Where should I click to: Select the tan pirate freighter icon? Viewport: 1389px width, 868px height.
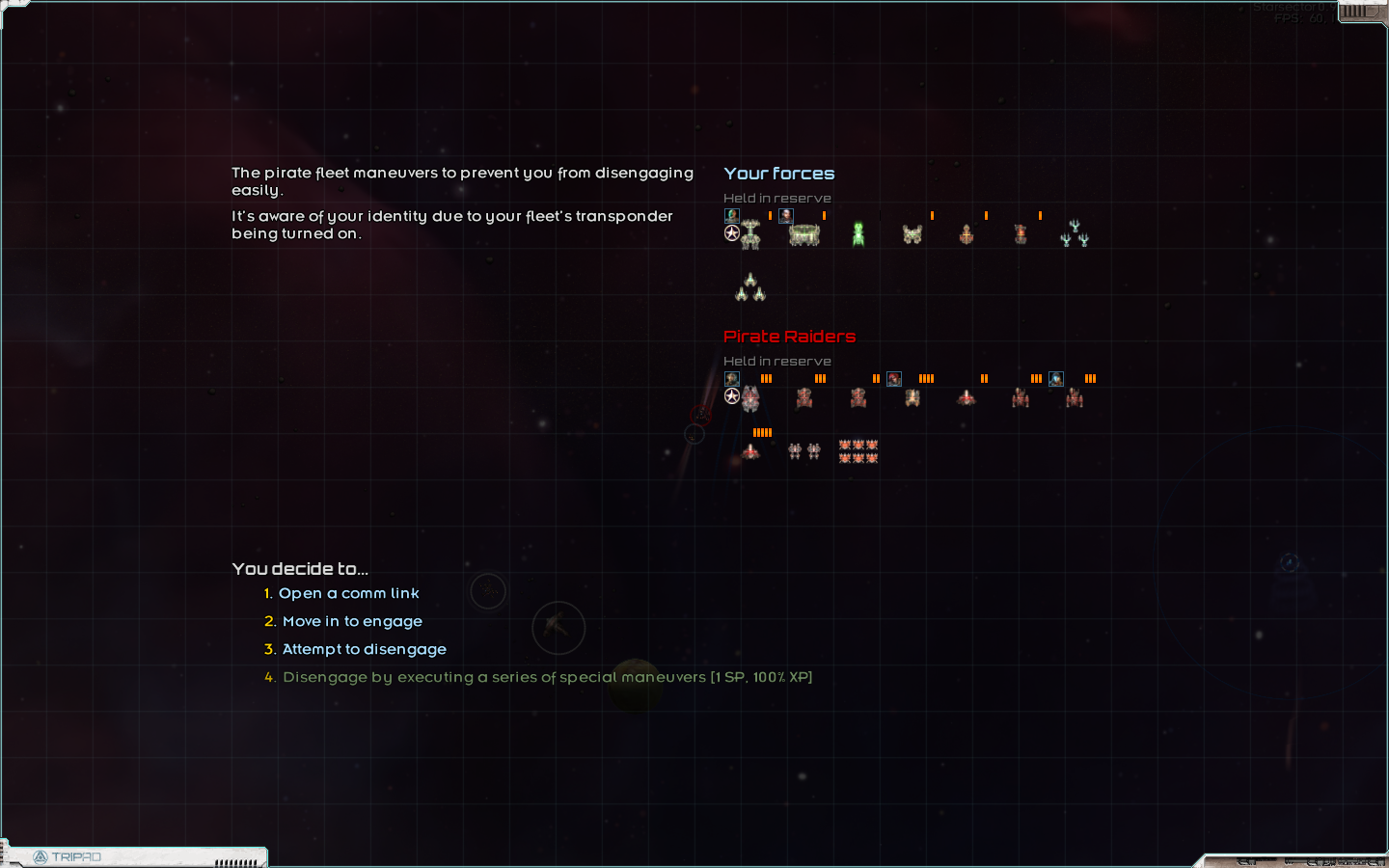(x=913, y=397)
